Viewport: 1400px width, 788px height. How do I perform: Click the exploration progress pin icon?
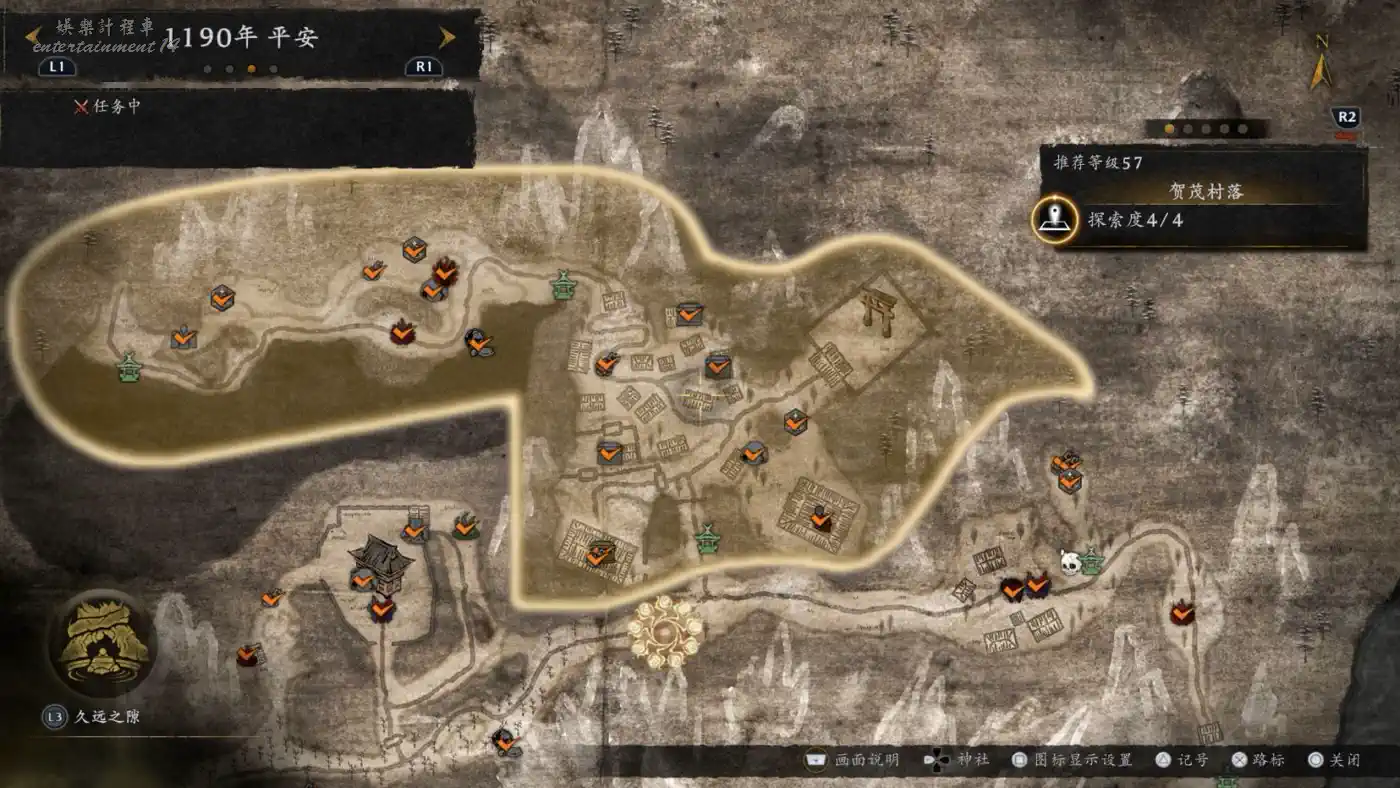(1054, 220)
